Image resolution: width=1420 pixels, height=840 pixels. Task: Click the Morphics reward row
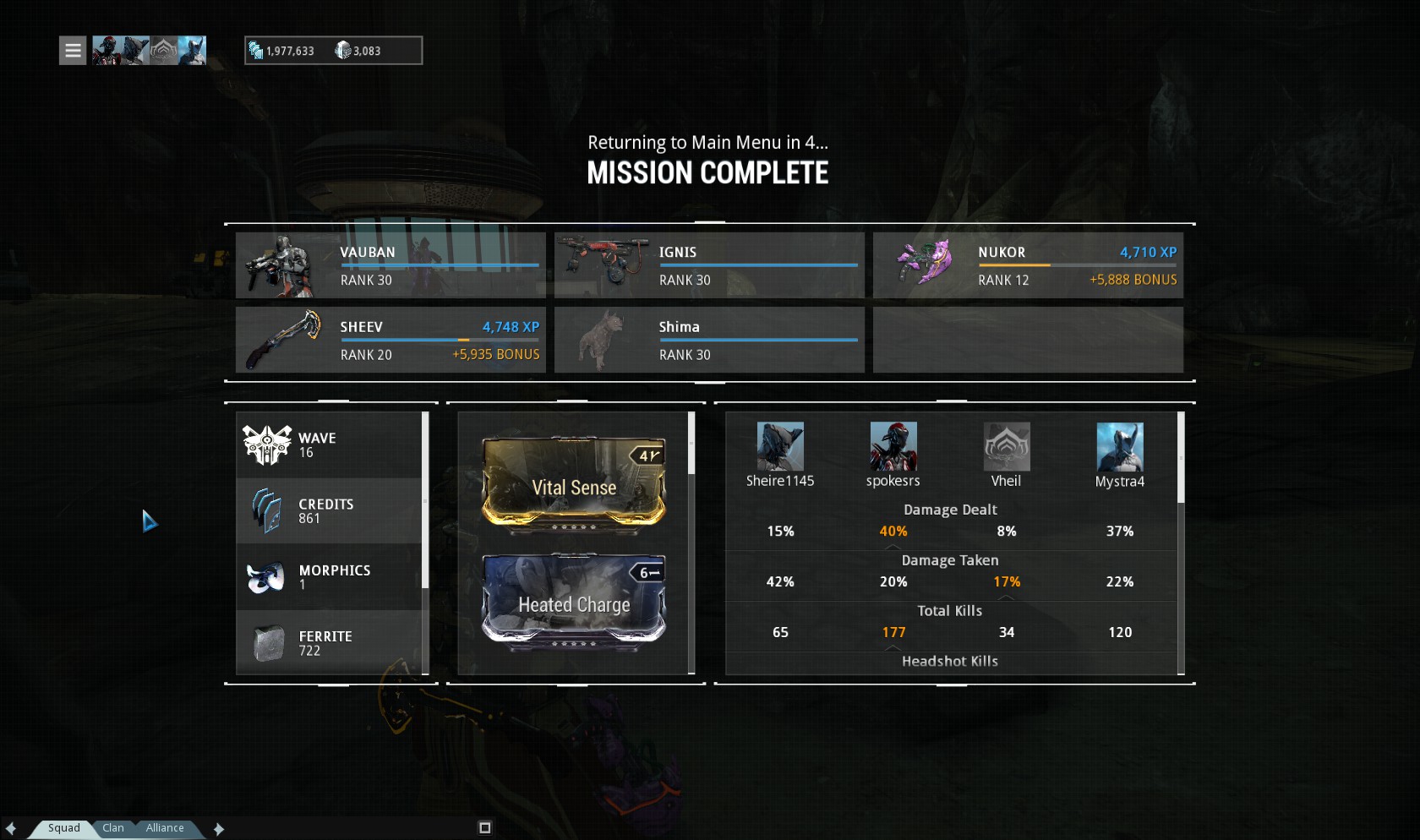tap(329, 577)
